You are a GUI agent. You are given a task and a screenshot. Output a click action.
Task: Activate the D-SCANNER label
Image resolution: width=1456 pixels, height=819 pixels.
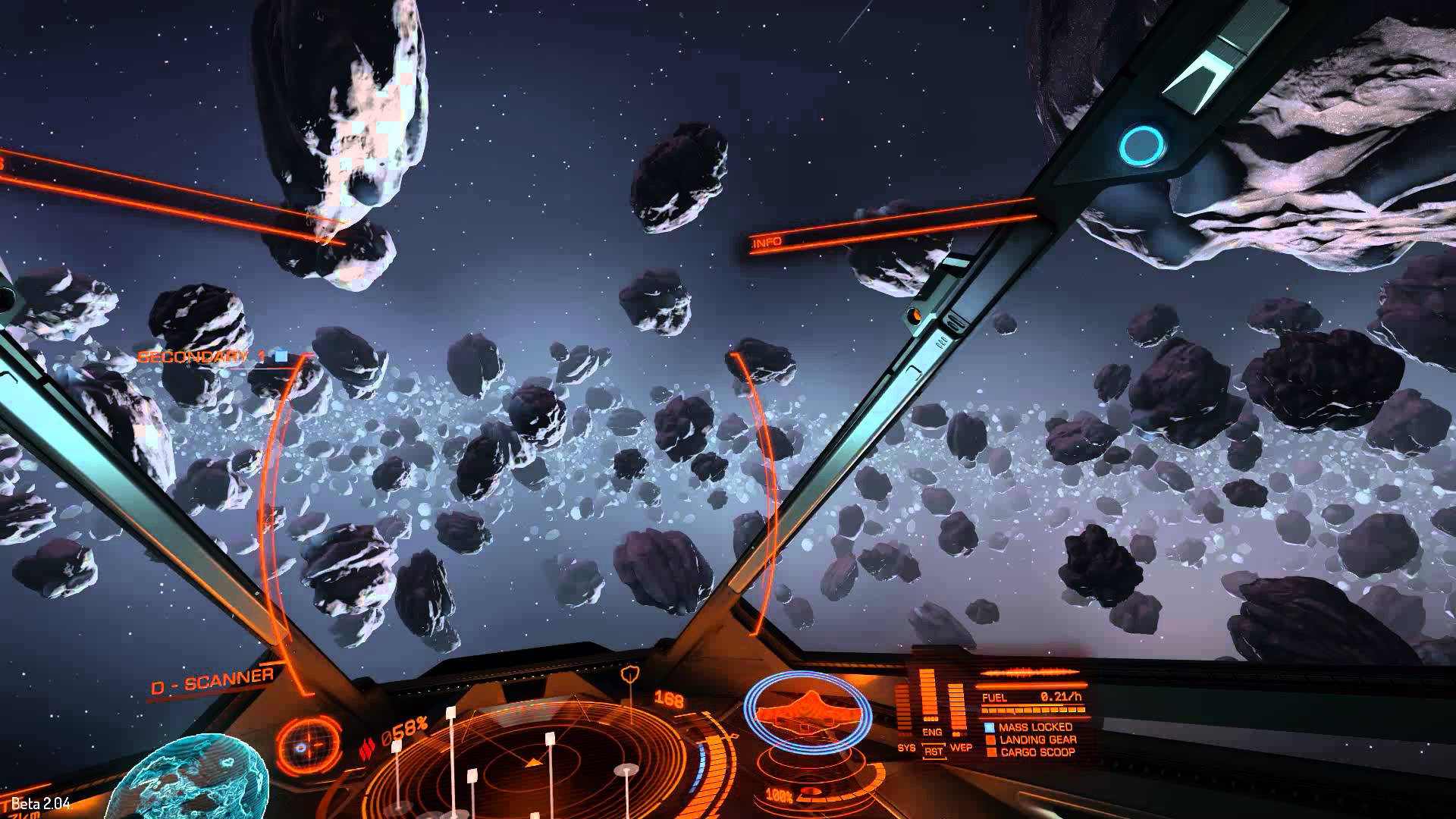(x=212, y=682)
